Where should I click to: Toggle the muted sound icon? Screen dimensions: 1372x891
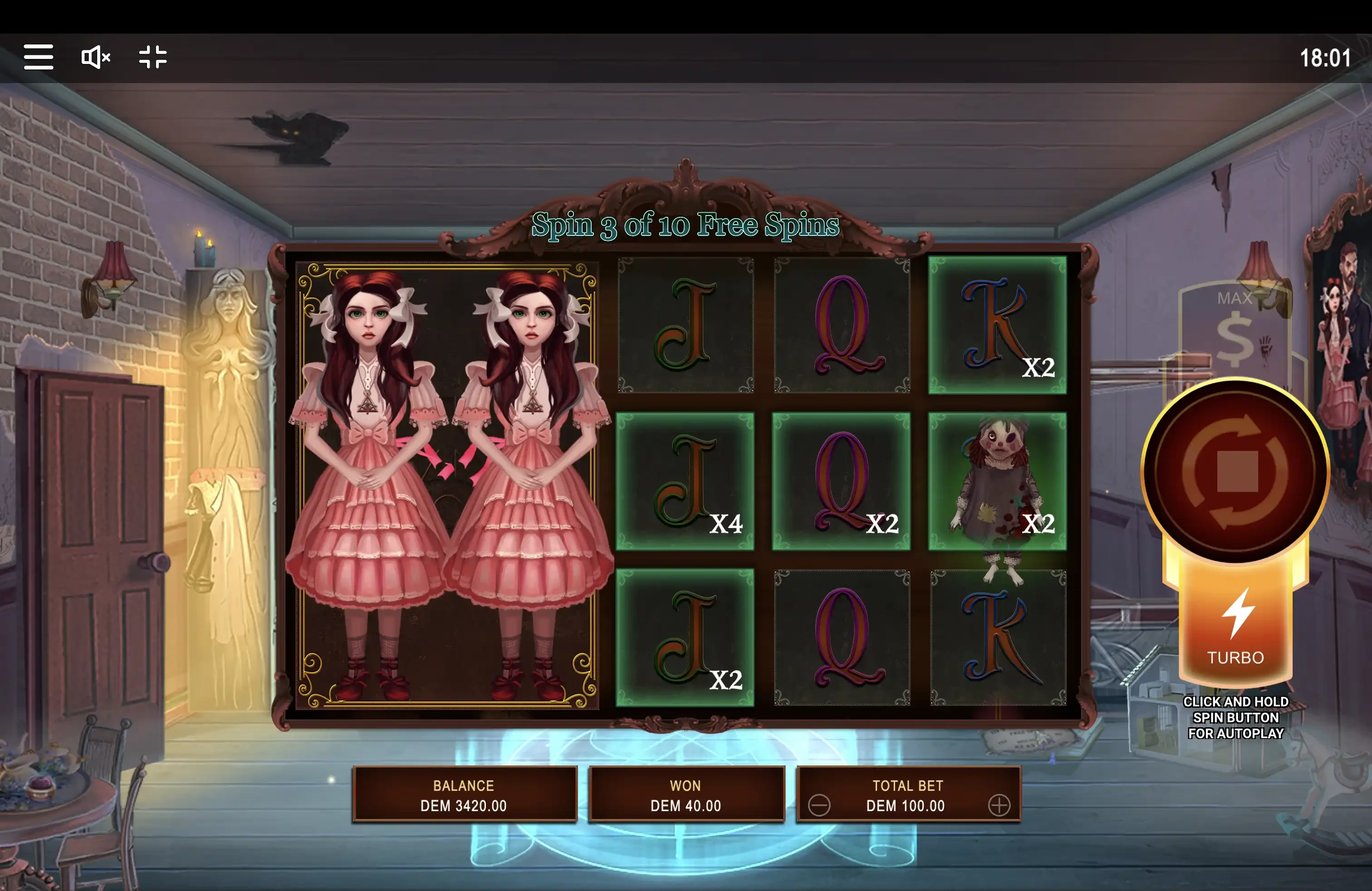point(95,57)
